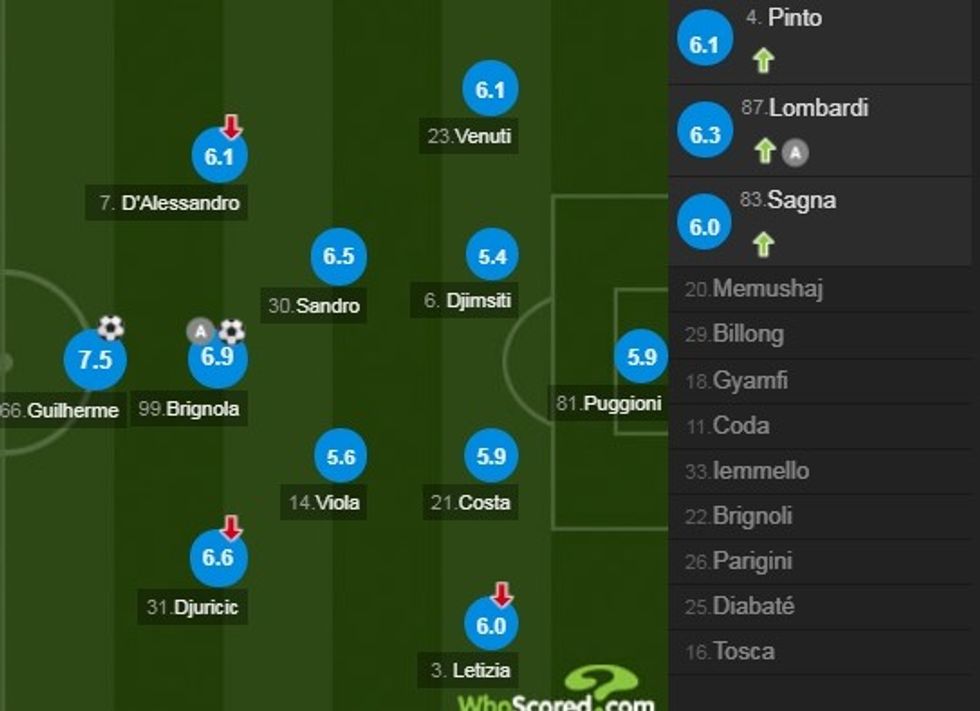Open D'Alessandro's 6.1 rating bubble
Screen dimensions: 980x711
(x=219, y=157)
